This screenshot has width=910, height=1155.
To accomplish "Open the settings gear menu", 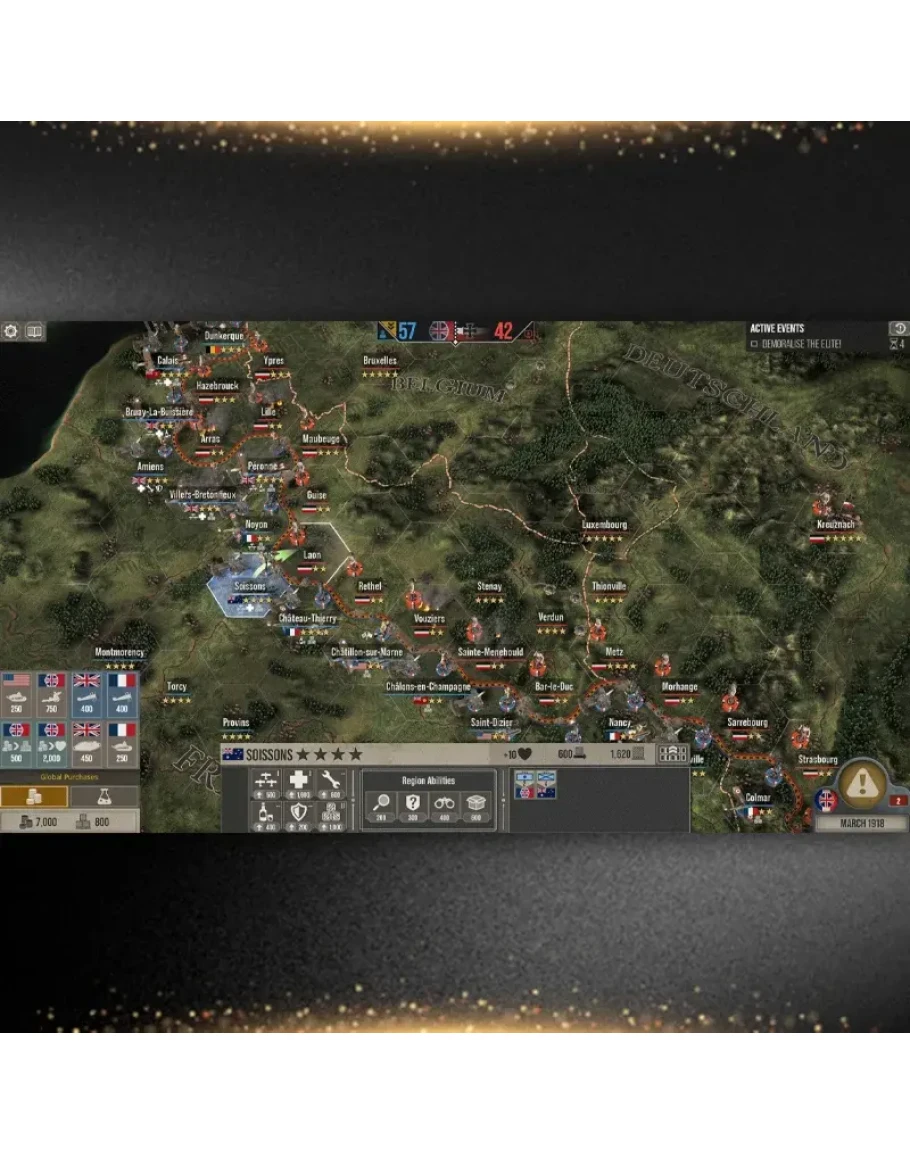I will [11, 331].
